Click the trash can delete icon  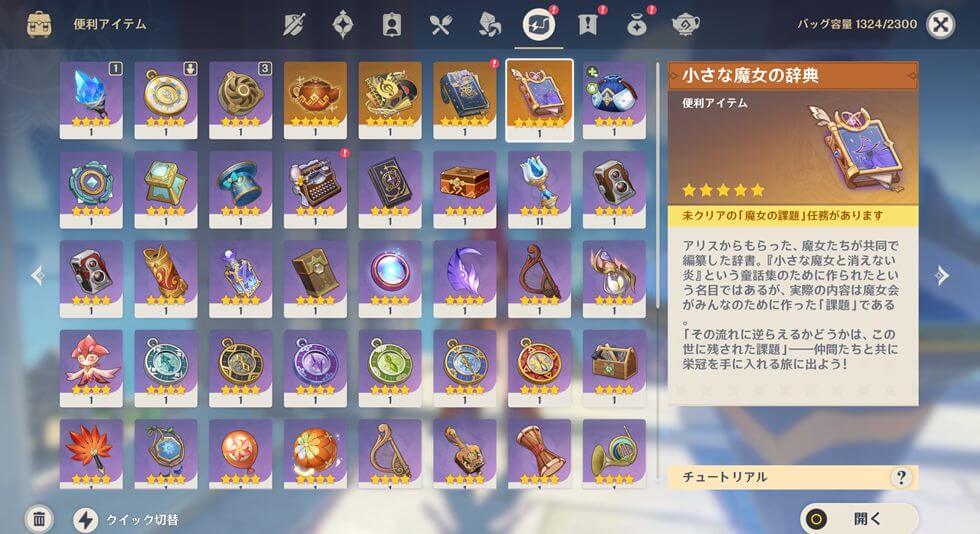pyautogui.click(x=38, y=519)
